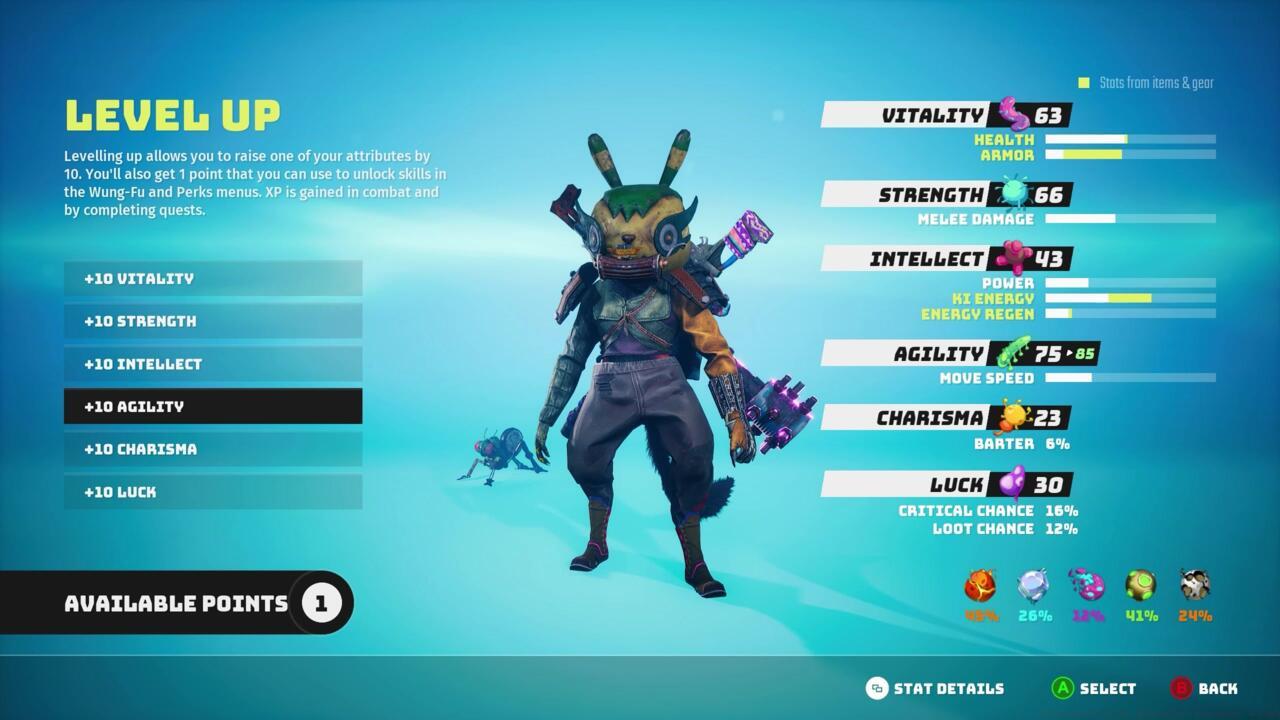Viewport: 1280px width, 720px height.
Task: Select the +10 Vitality option
Action: click(x=212, y=278)
